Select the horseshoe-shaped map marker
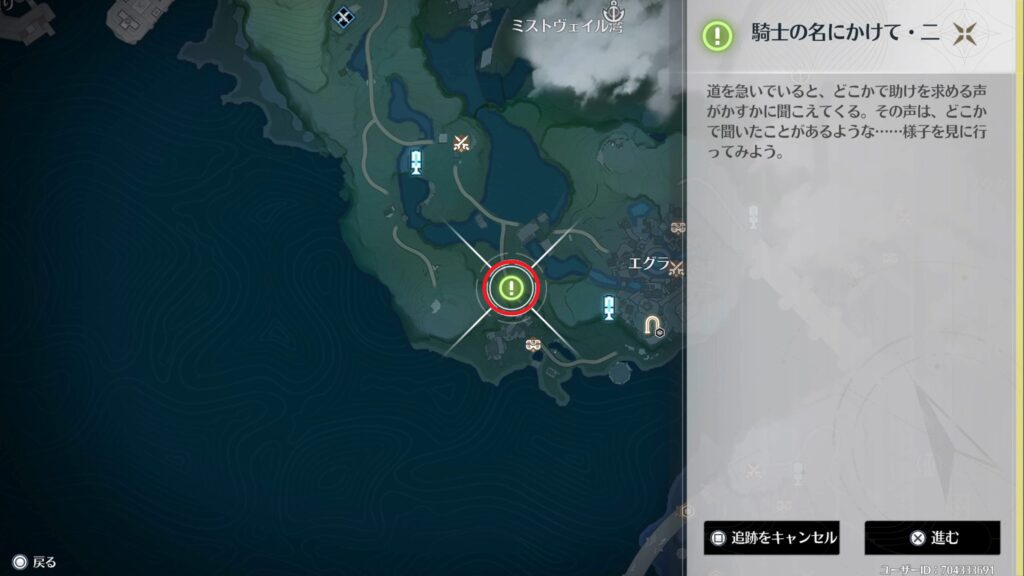The height and width of the screenshot is (576, 1024). [x=653, y=325]
